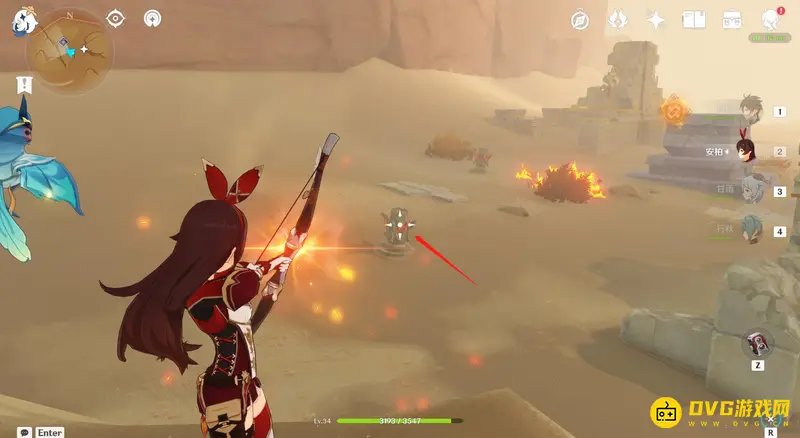Open the character profile icon with red alert
Image resolution: width=800 pixels, height=438 pixels.
click(770, 19)
